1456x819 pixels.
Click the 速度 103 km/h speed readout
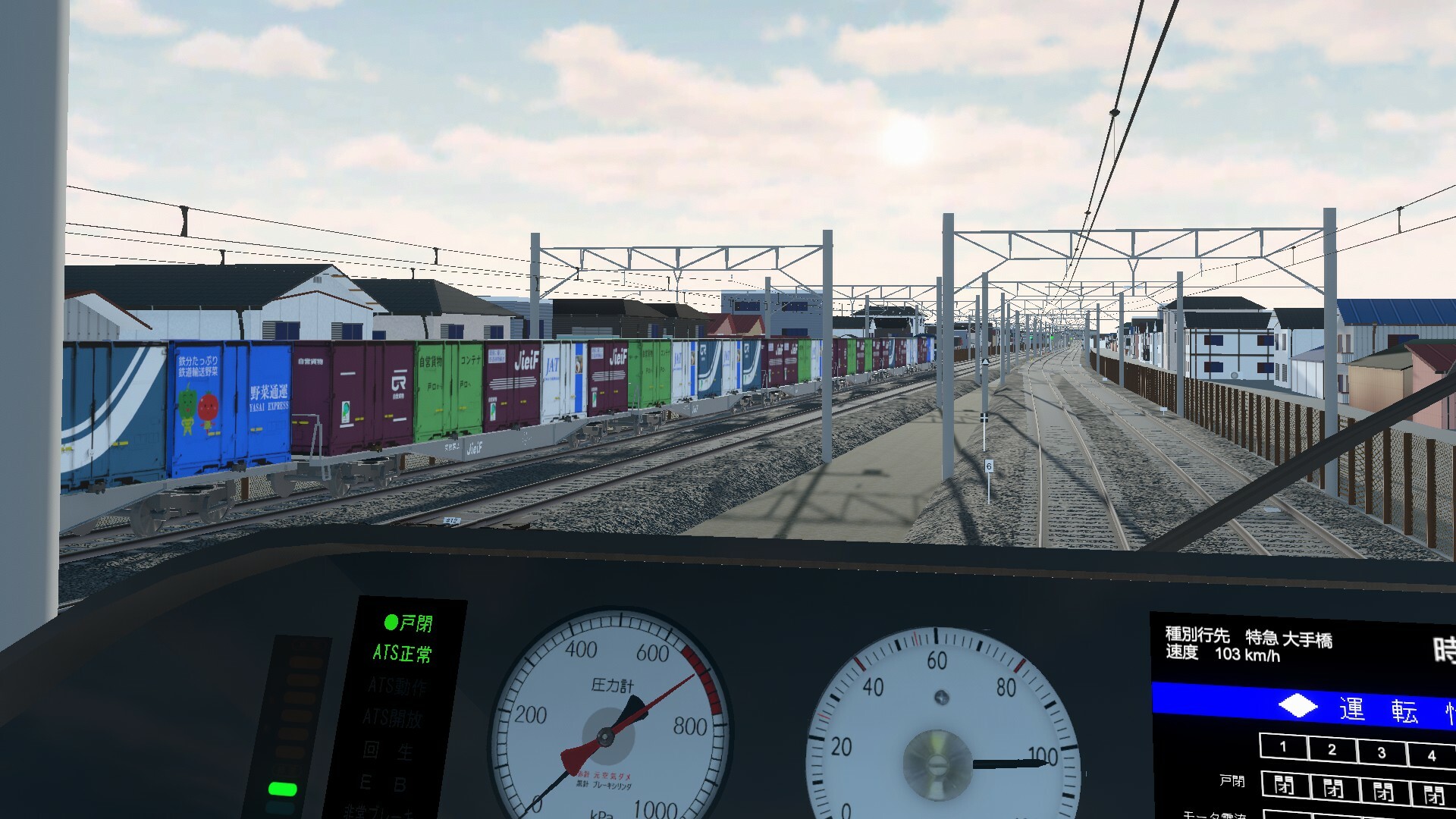(1224, 654)
